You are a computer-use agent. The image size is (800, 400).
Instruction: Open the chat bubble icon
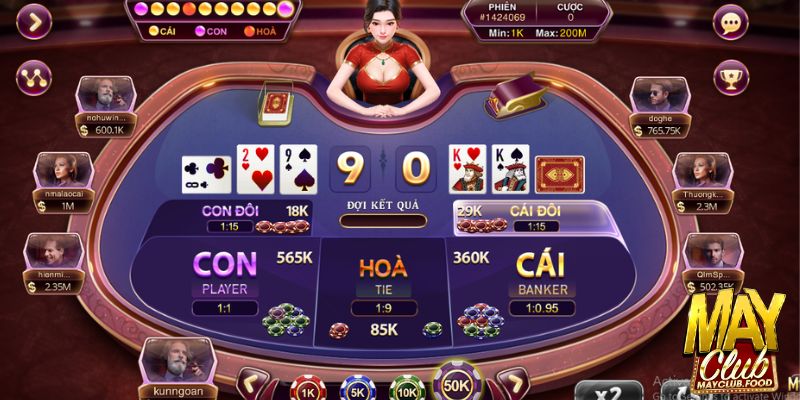733,22
